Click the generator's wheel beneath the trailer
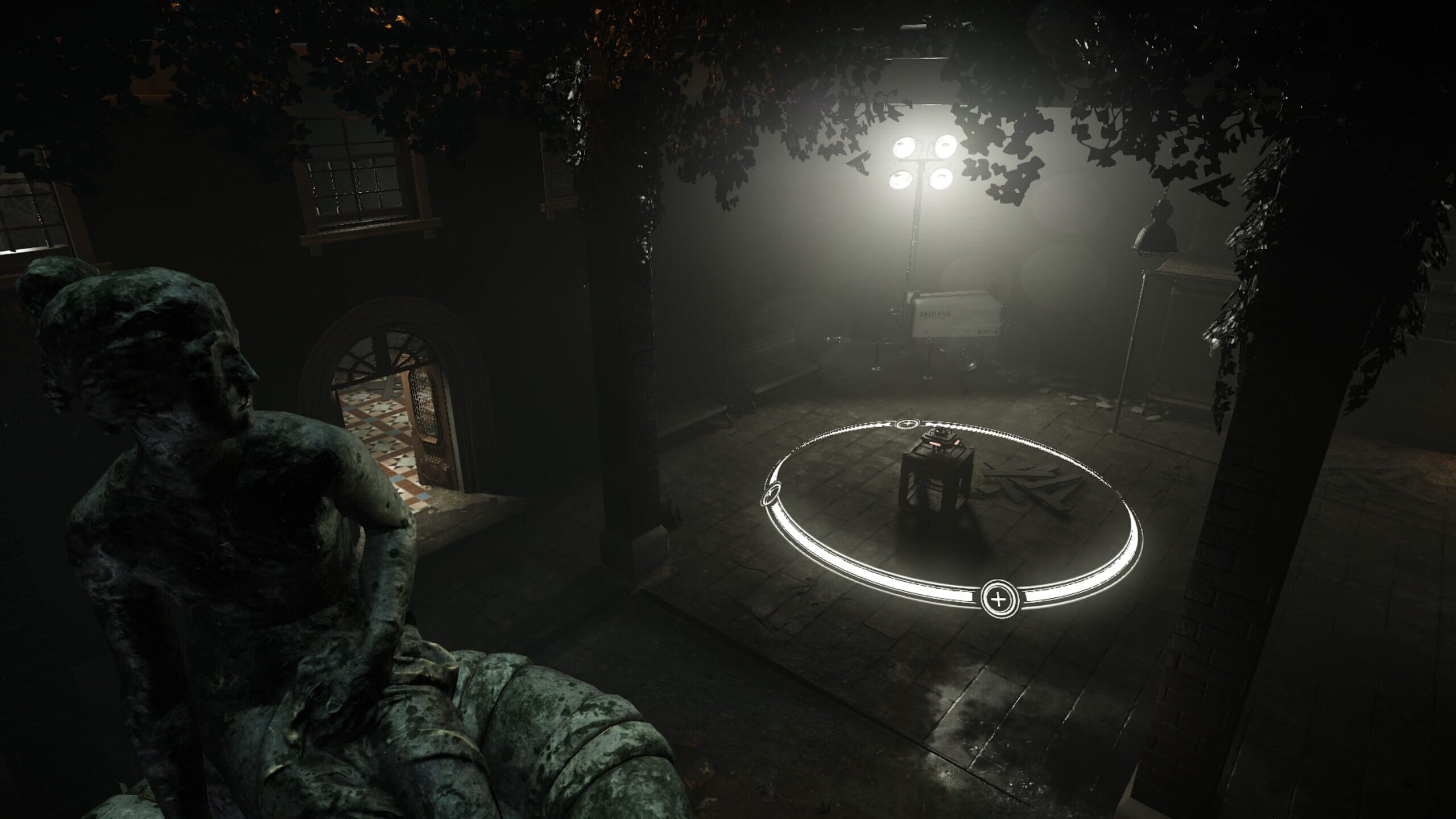Screen dimensions: 1456x819 [968, 359]
